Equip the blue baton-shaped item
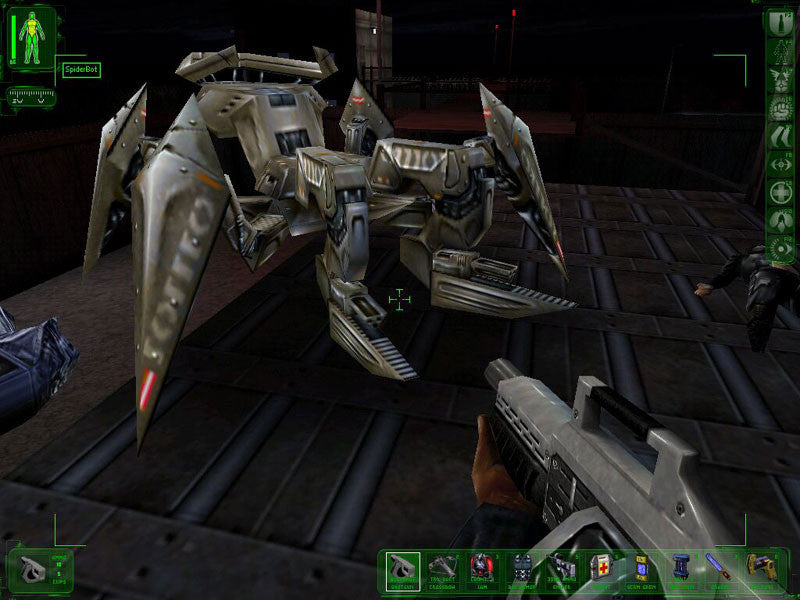Viewport: 800px width, 600px height. coord(720,570)
